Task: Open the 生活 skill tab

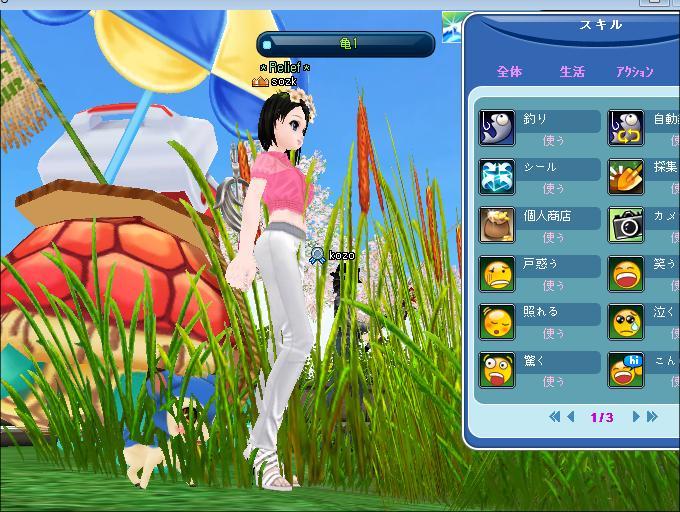Action: coord(572,72)
